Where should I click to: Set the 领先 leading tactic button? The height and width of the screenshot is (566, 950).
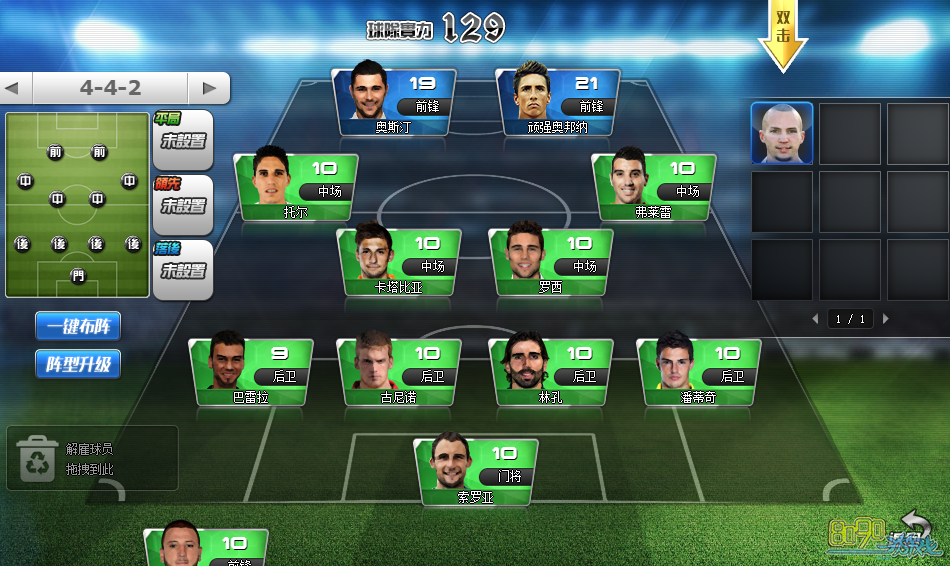coord(183,205)
